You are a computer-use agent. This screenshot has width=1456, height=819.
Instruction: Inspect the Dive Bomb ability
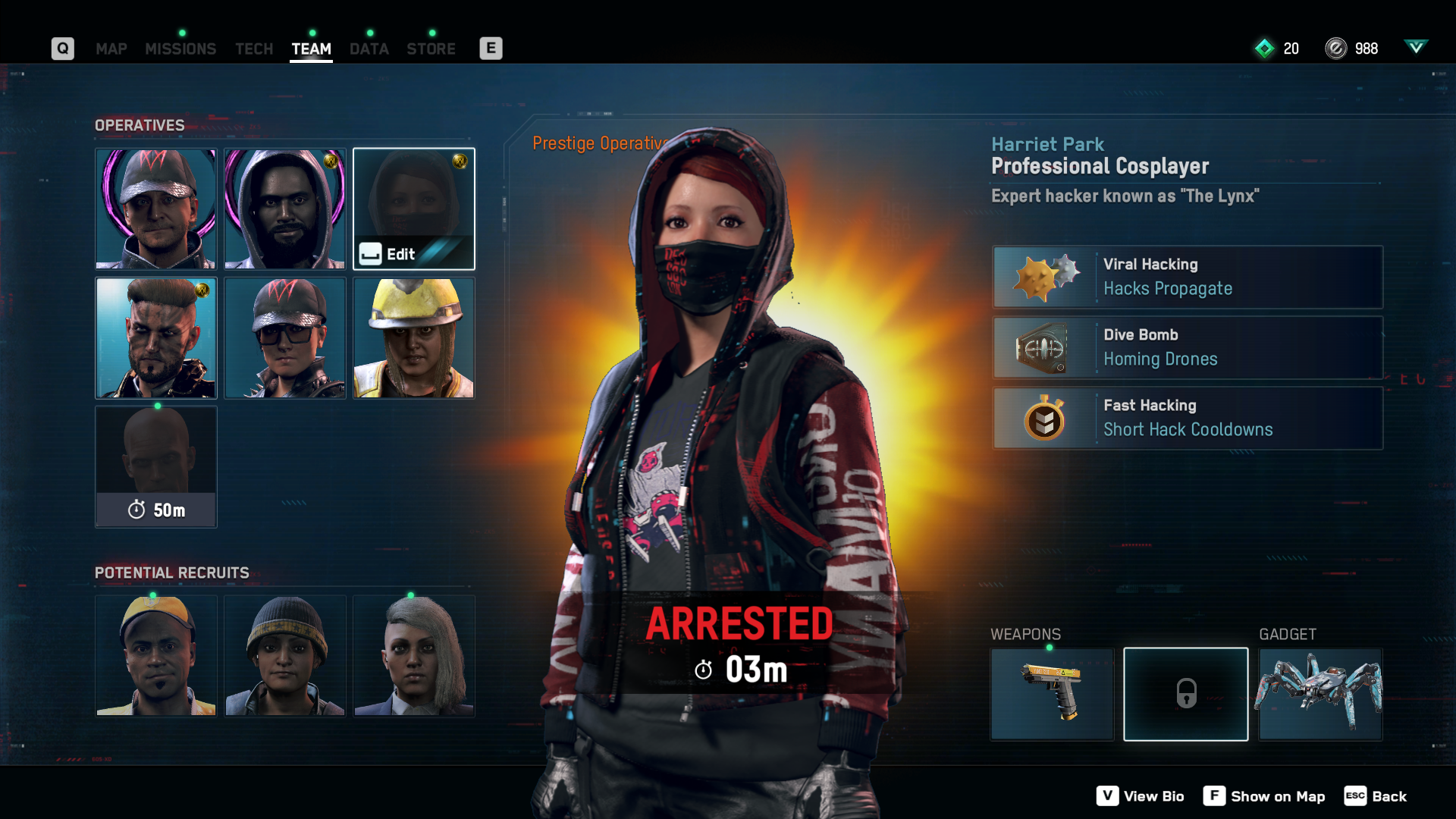pyautogui.click(x=1188, y=347)
